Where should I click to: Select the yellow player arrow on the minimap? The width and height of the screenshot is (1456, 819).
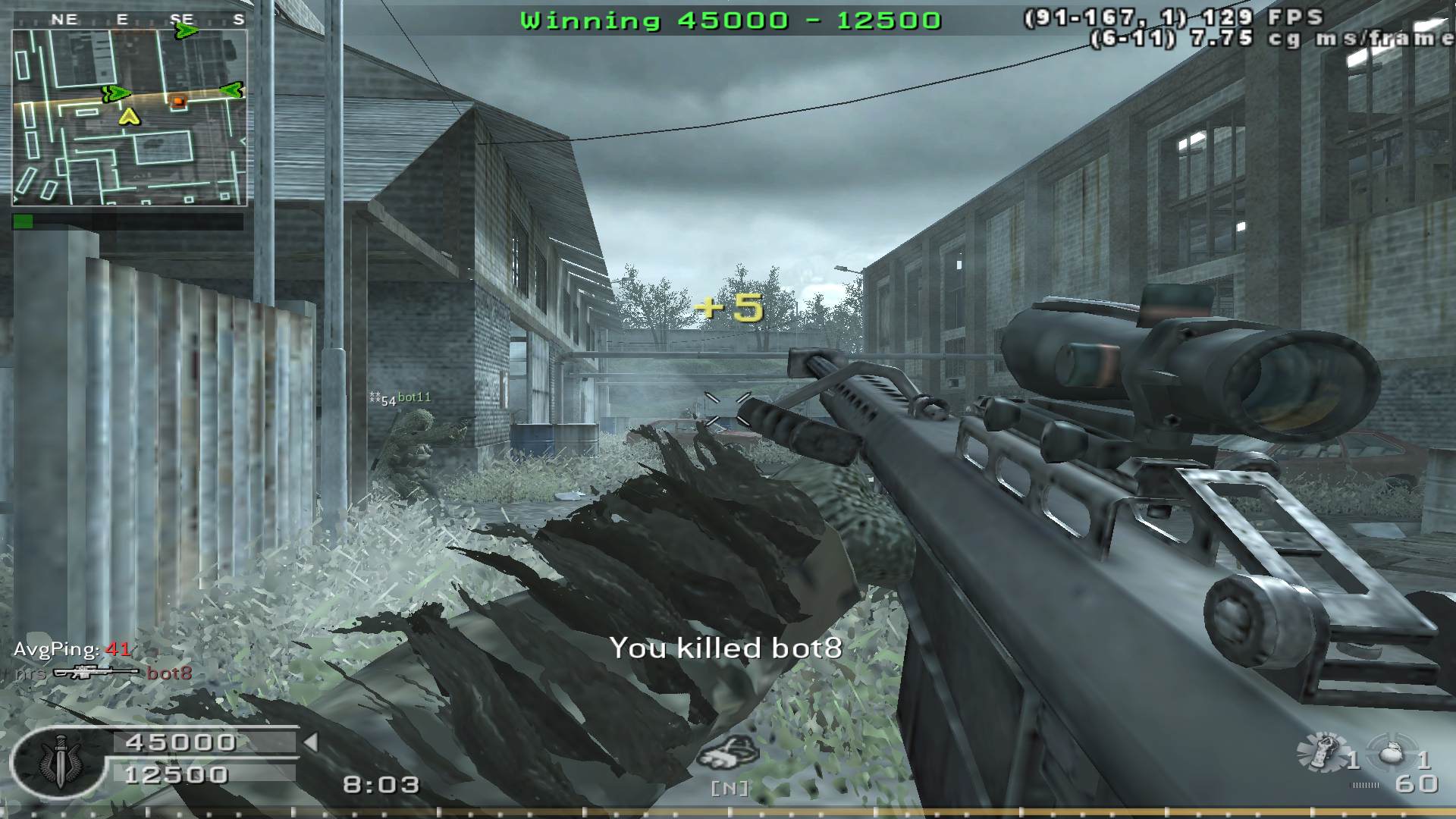(130, 116)
